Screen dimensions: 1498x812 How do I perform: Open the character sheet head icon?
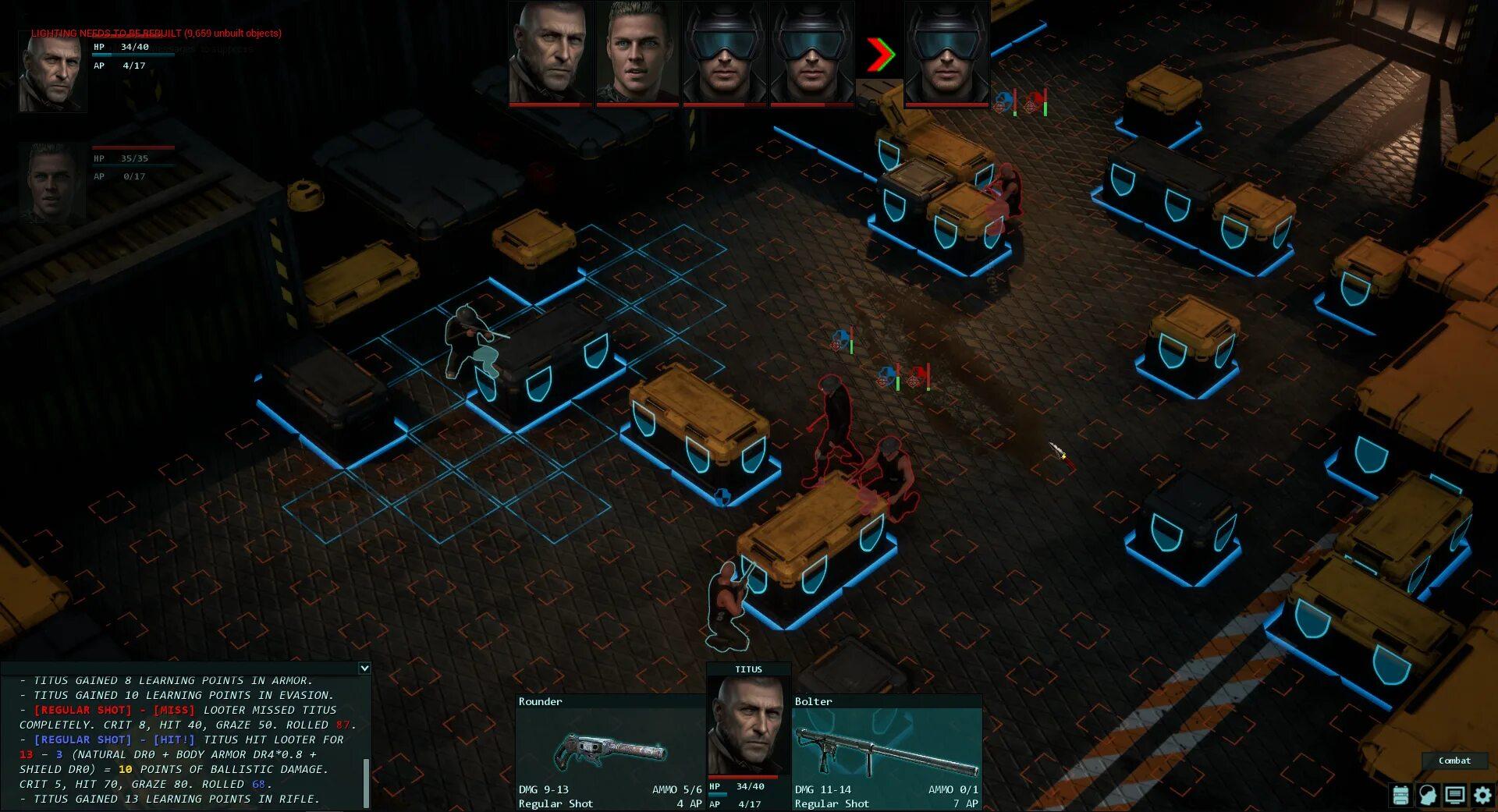click(x=1428, y=795)
